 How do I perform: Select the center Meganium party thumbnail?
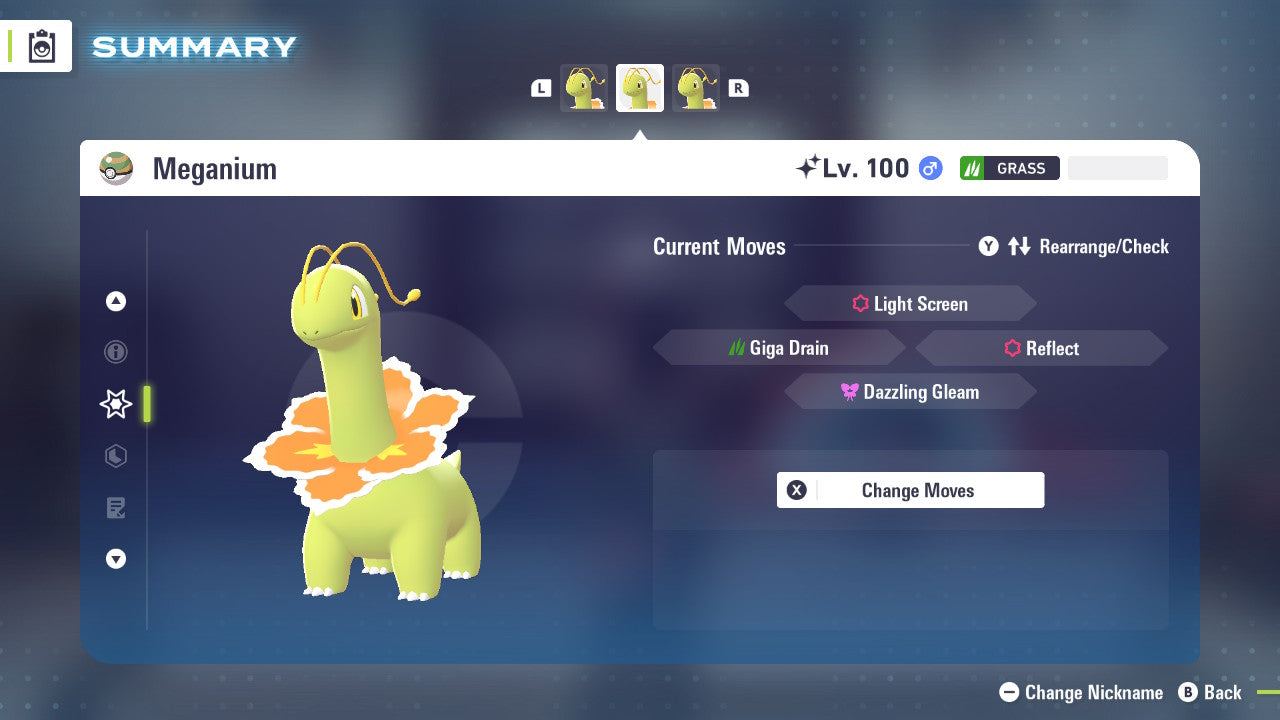tap(640, 88)
